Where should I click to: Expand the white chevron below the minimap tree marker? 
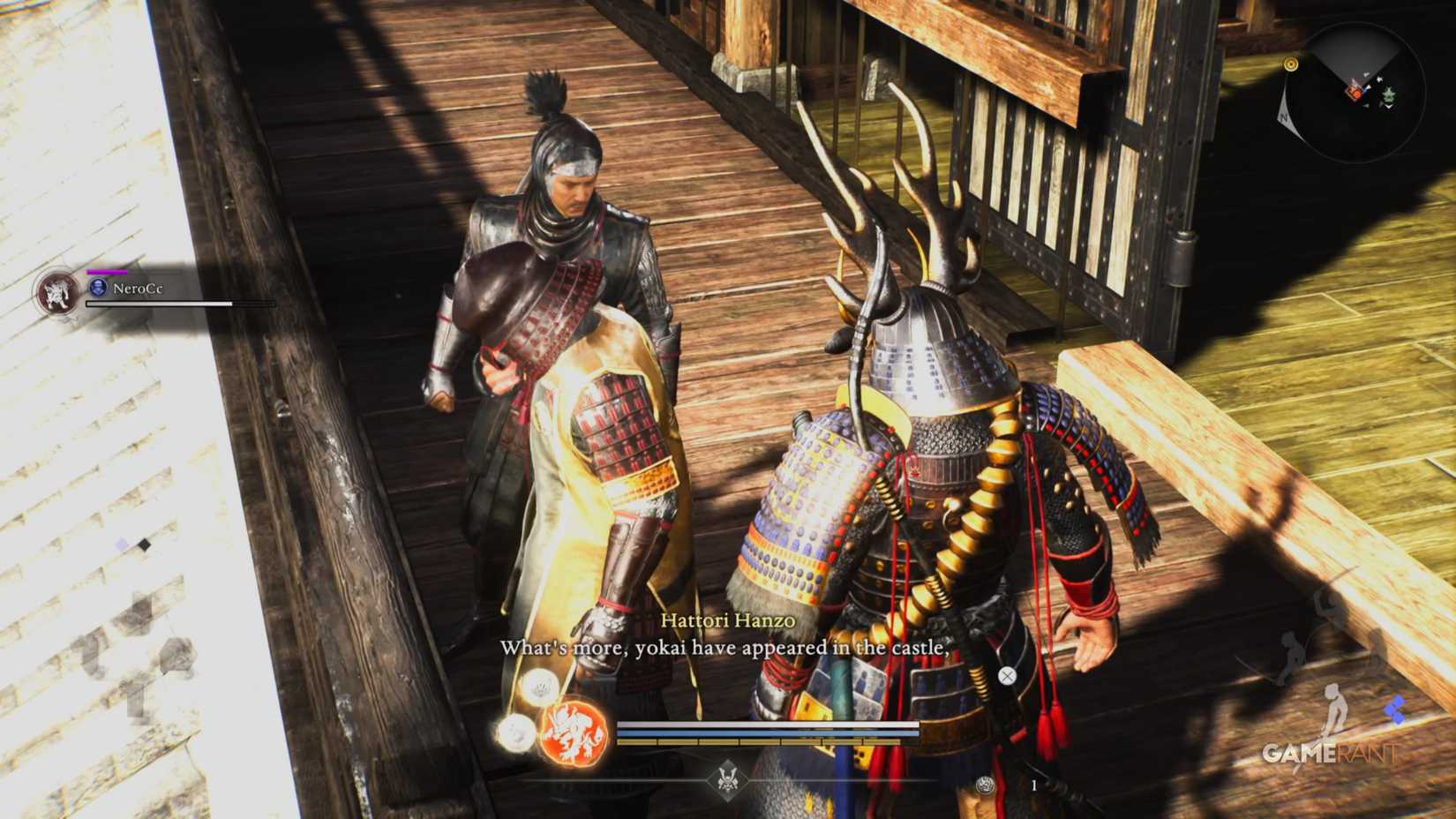click(x=1389, y=106)
